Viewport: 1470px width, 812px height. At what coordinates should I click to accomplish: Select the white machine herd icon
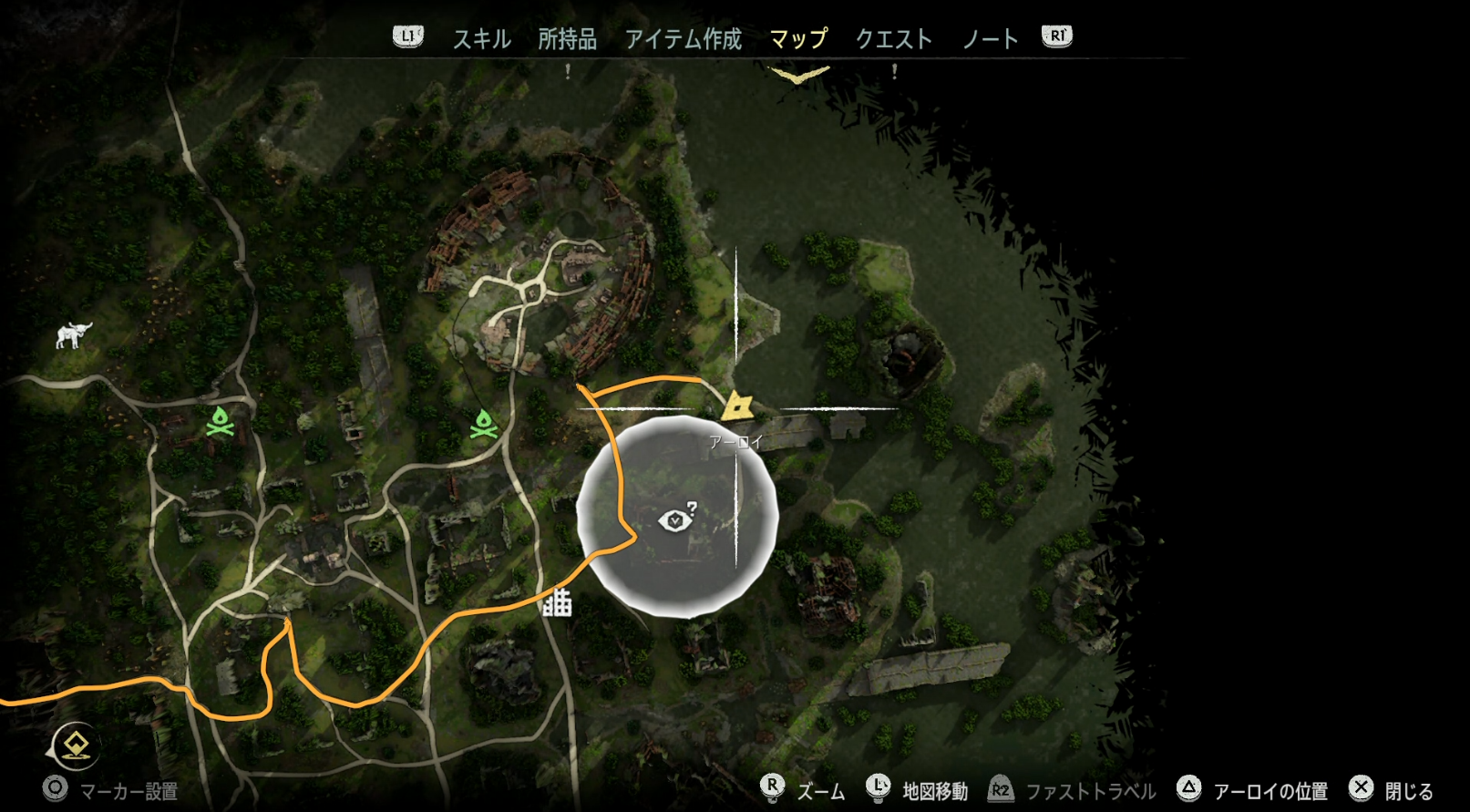73,334
